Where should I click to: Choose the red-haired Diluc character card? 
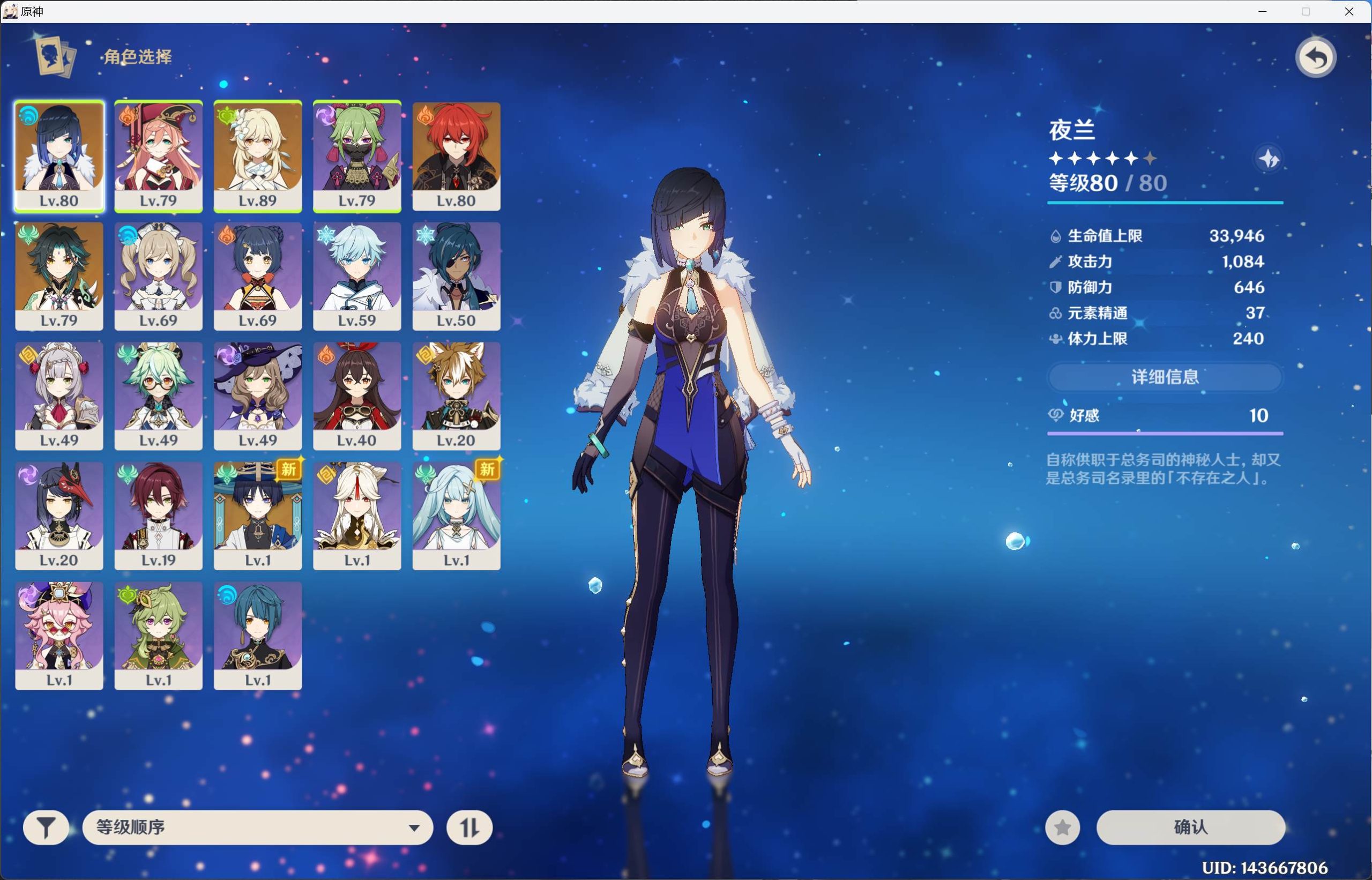[456, 156]
